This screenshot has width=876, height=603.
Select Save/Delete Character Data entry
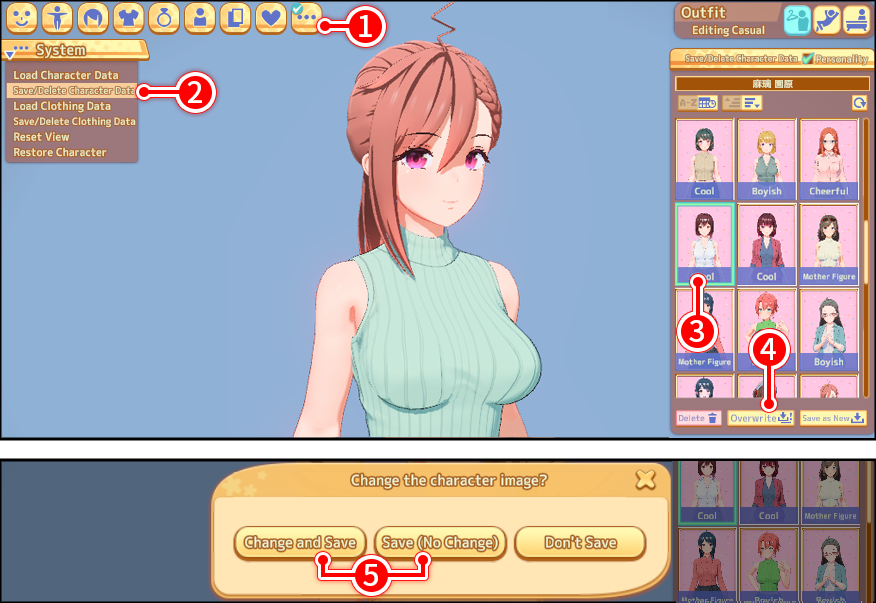pyautogui.click(x=73, y=91)
